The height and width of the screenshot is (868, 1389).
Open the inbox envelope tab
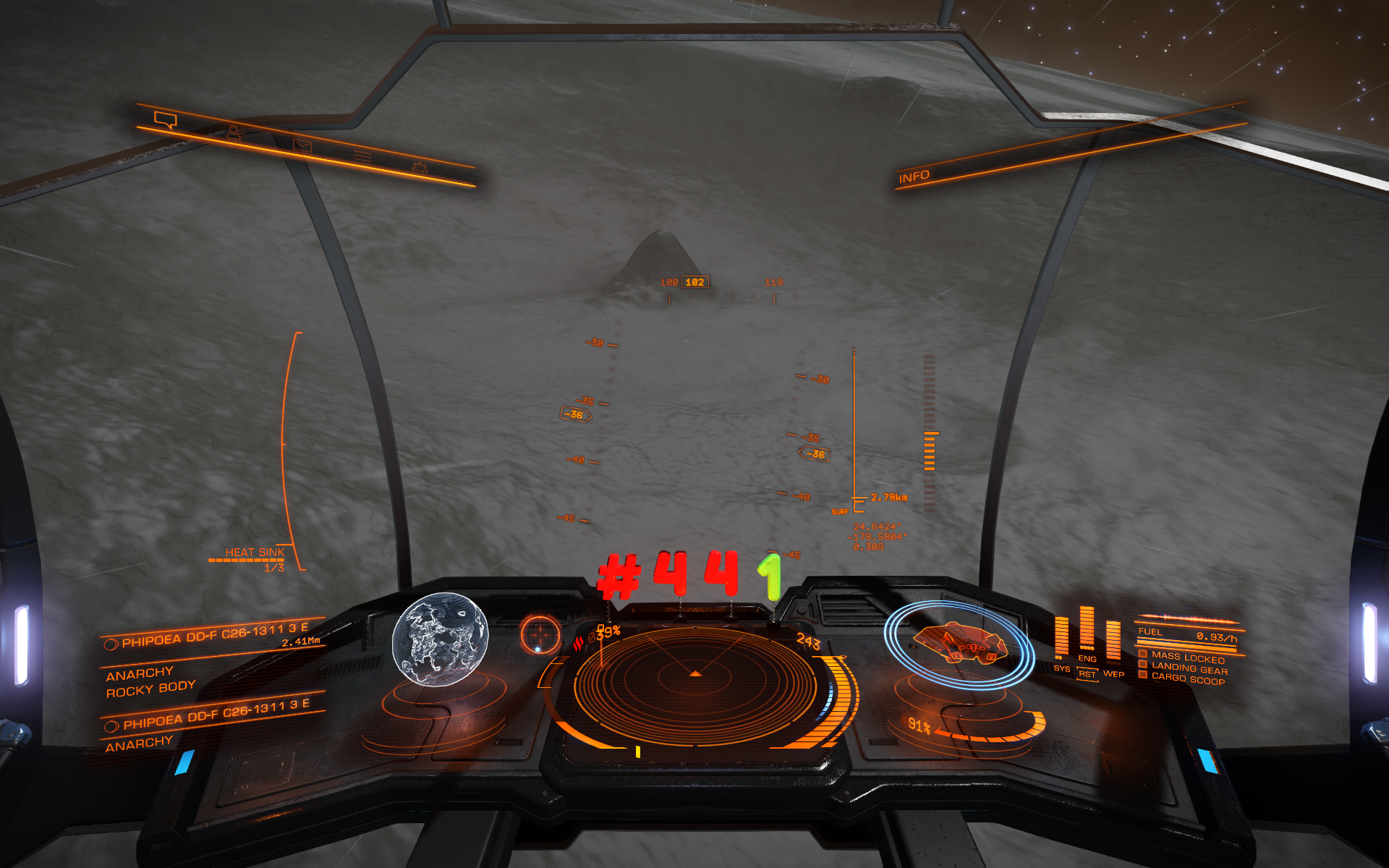tap(302, 146)
